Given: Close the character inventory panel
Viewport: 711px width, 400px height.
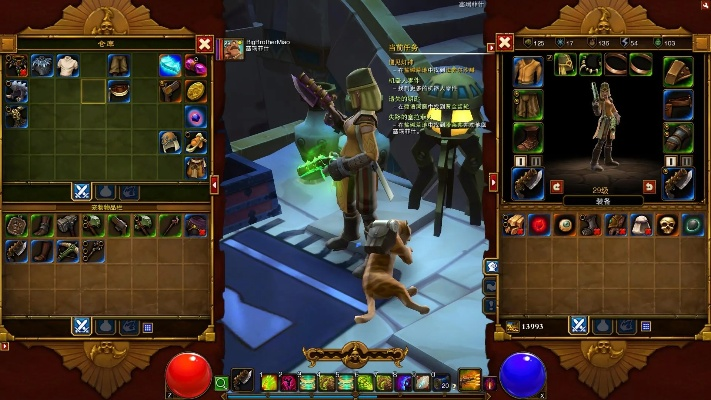Looking at the screenshot, I should coord(505,43).
